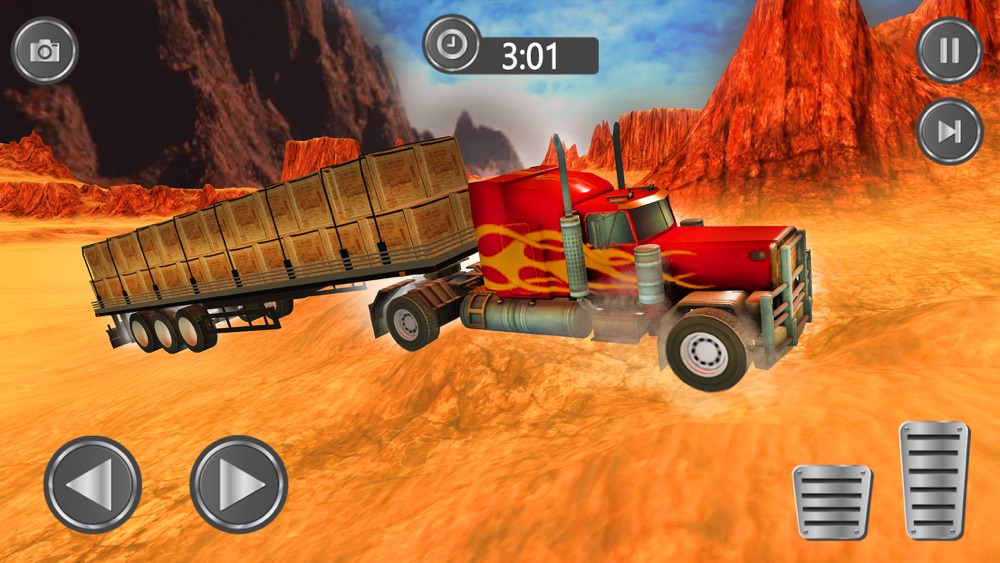Tap the camera view button
Image resolution: width=1000 pixels, height=563 pixels.
pyautogui.click(x=45, y=51)
